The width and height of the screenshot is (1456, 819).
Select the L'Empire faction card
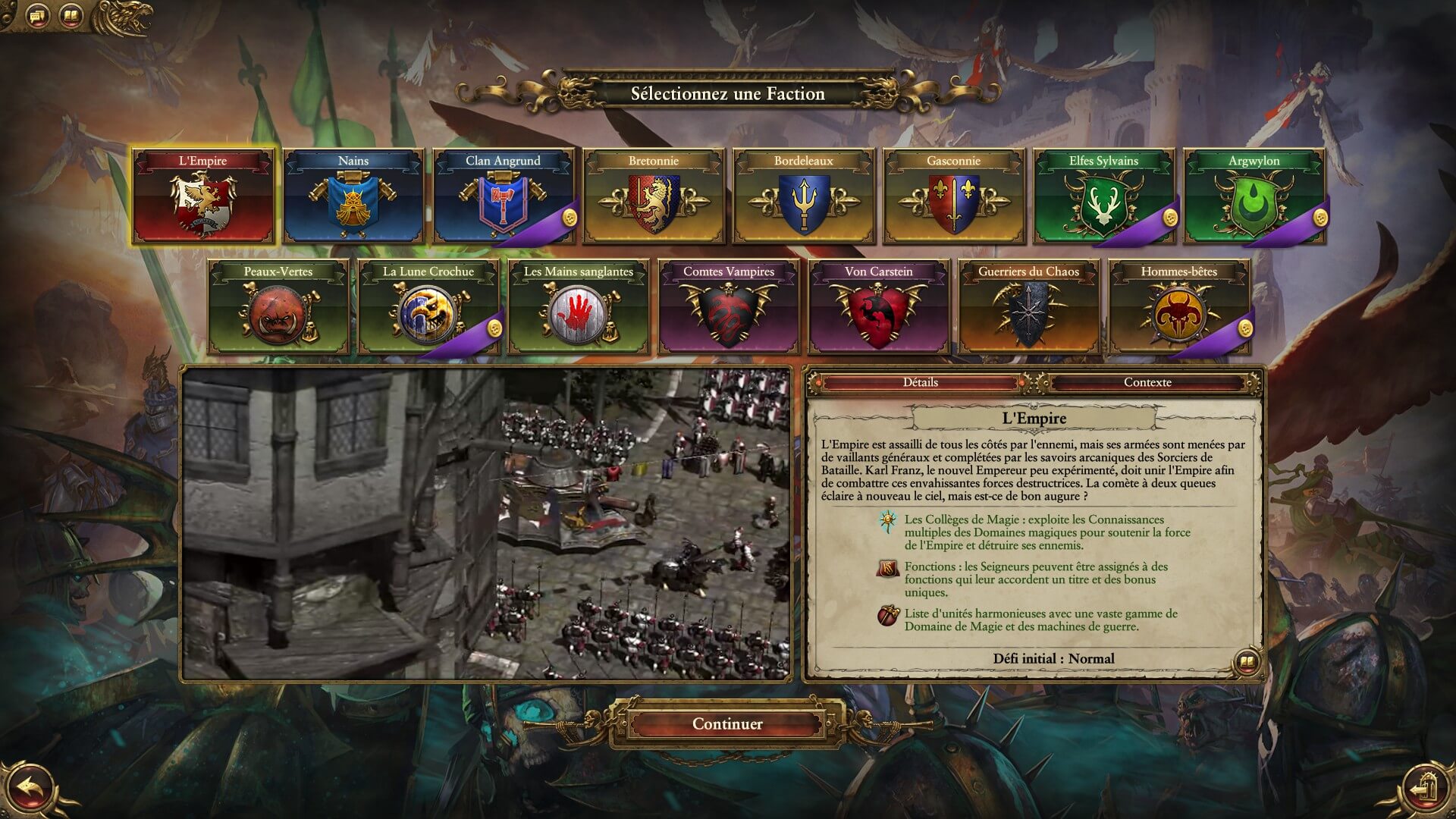tap(202, 197)
